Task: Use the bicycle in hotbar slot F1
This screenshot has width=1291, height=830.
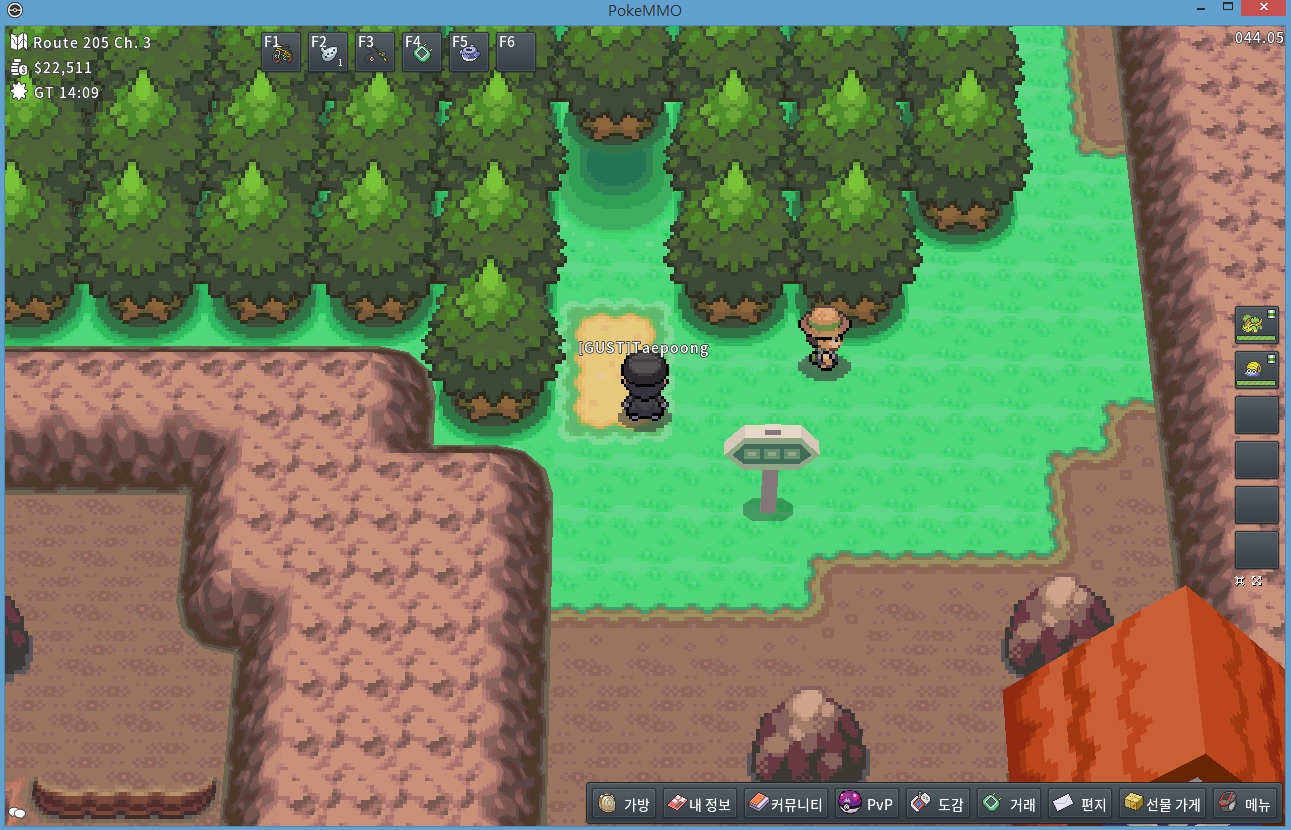Action: click(281, 52)
